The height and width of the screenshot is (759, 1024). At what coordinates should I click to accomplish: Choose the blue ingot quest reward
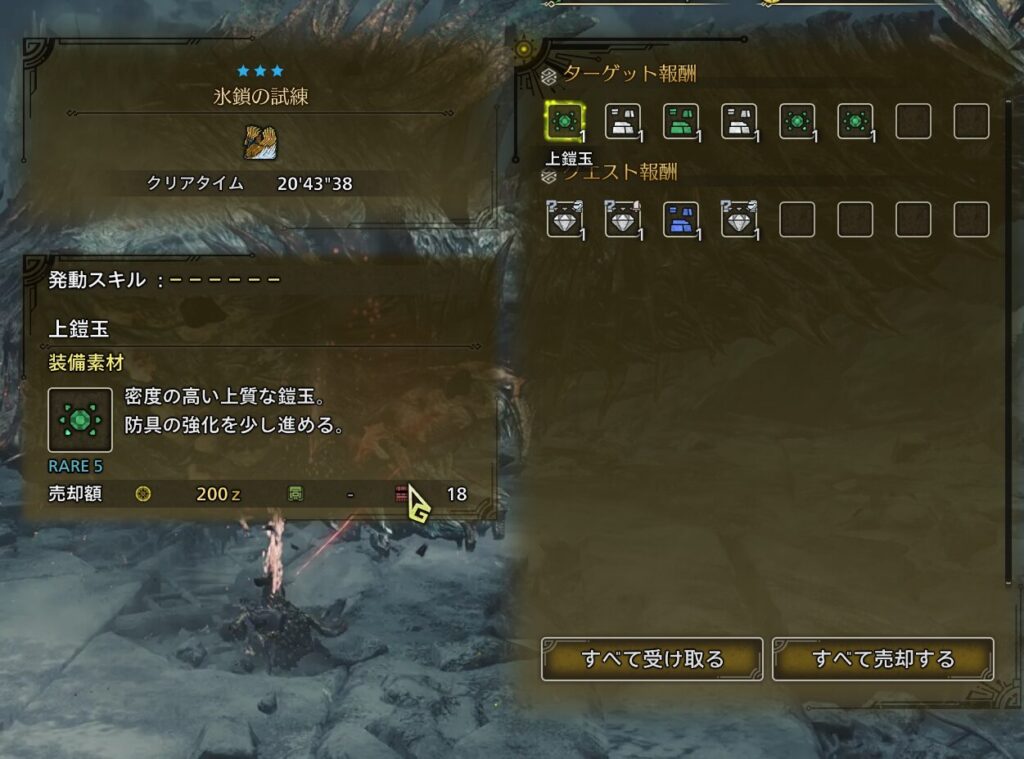click(680, 219)
